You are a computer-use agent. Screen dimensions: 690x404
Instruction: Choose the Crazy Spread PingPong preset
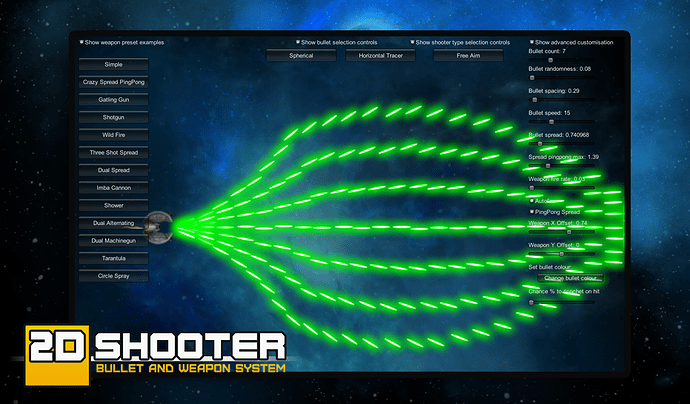pyautogui.click(x=113, y=82)
